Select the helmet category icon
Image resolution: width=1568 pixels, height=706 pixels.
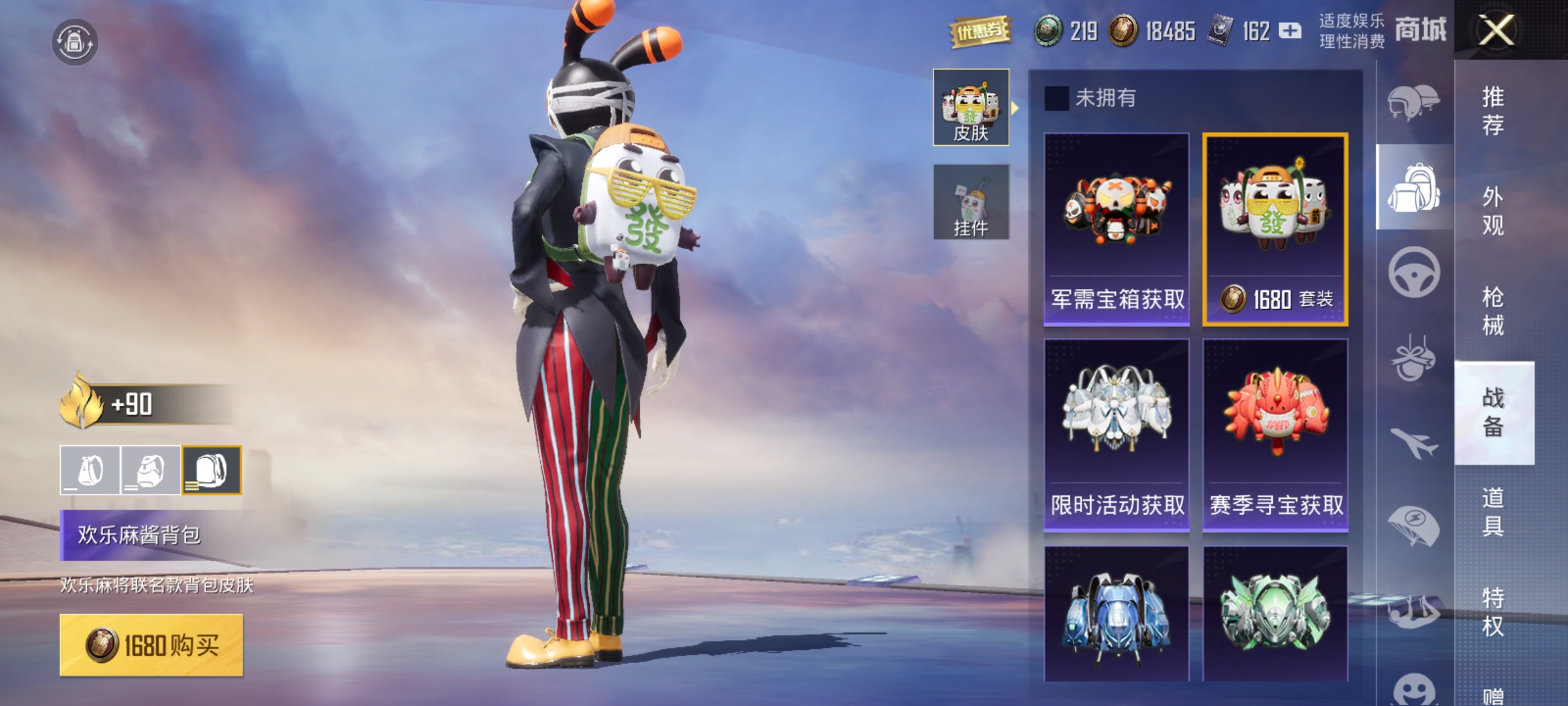coord(1414,103)
